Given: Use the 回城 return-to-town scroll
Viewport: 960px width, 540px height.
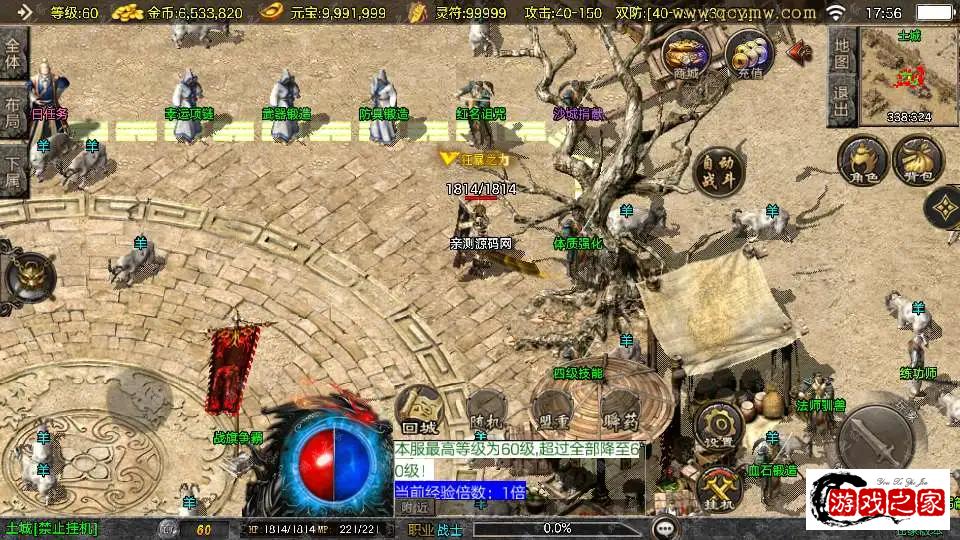Looking at the screenshot, I should (418, 408).
